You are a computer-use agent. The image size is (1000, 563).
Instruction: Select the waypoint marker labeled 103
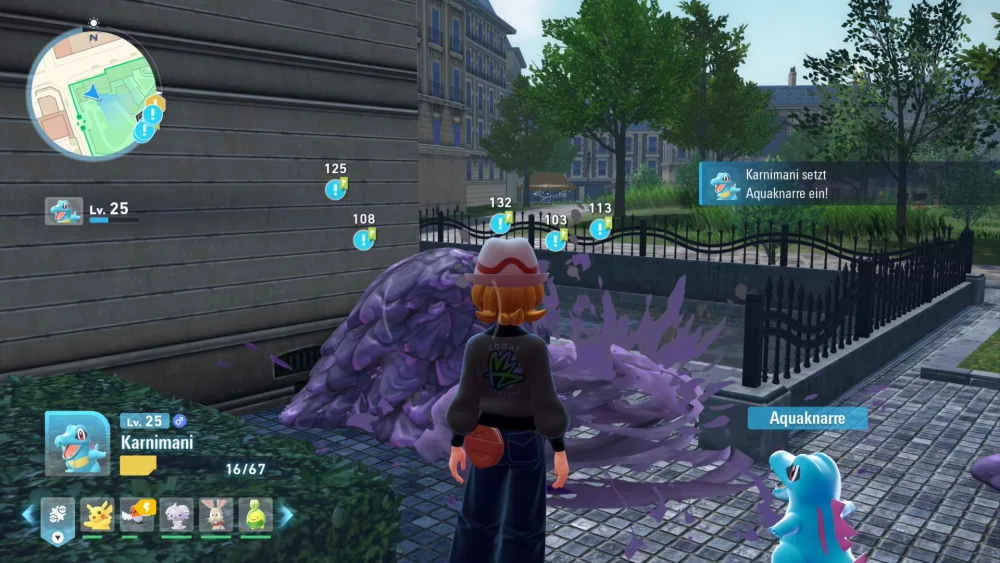point(555,240)
